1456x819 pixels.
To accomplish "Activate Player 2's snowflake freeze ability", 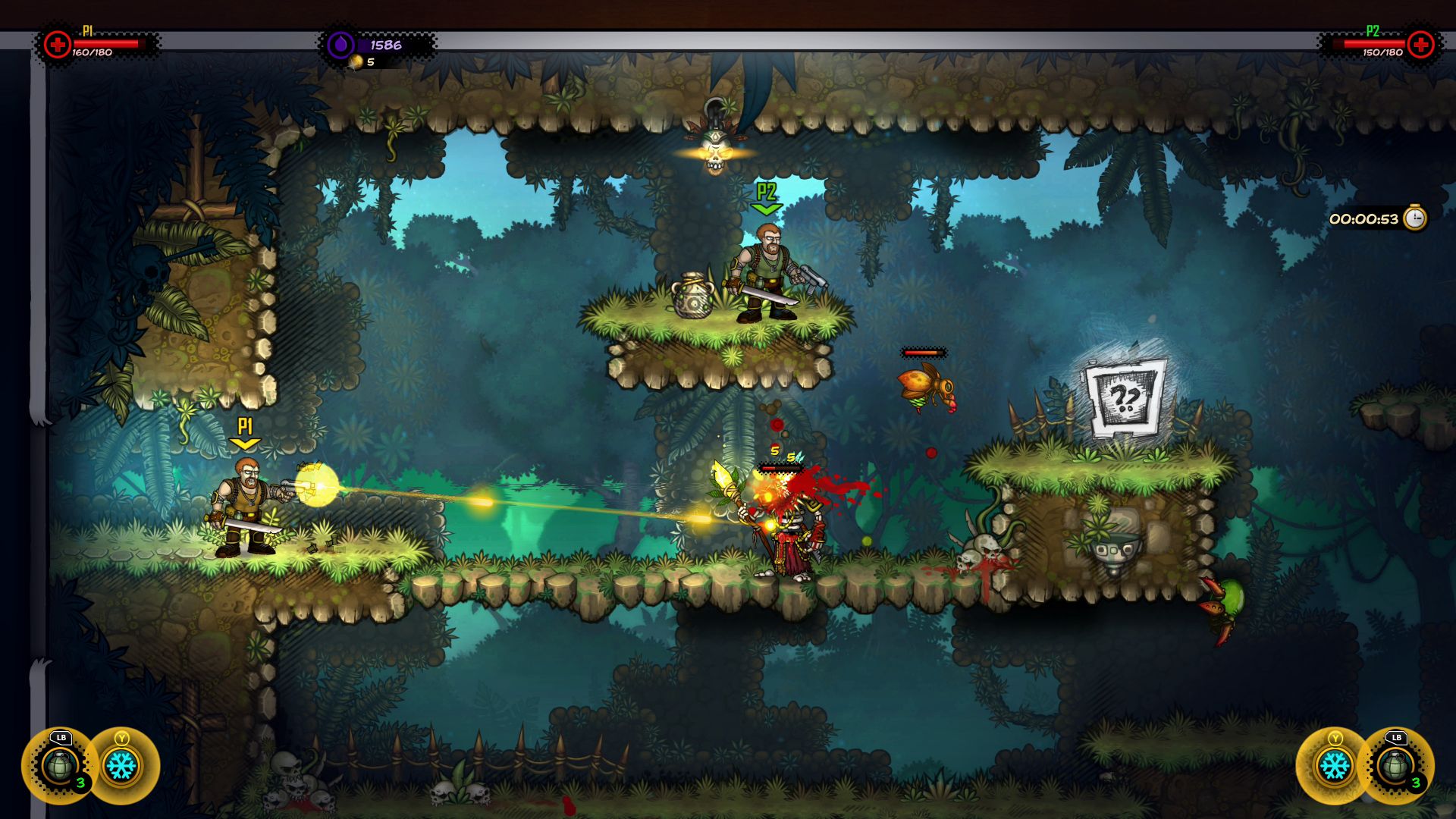I will pos(1335,767).
